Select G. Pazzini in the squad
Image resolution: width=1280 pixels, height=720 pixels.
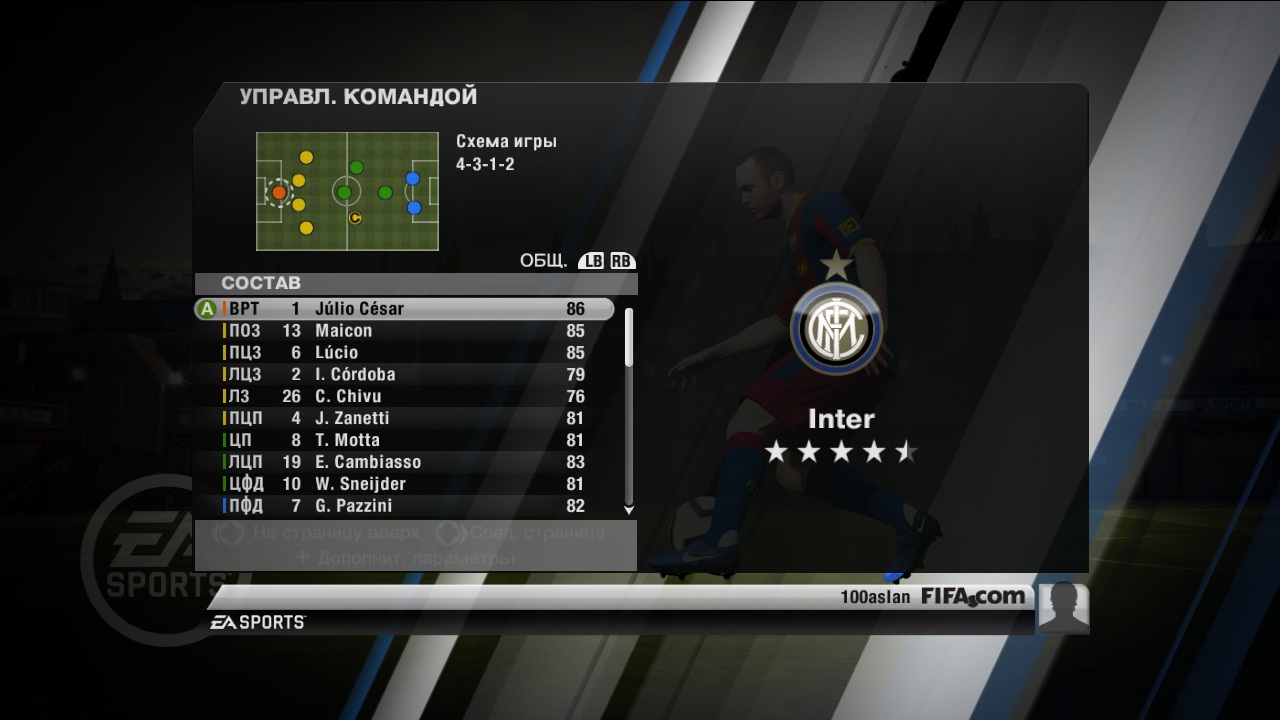[404, 506]
